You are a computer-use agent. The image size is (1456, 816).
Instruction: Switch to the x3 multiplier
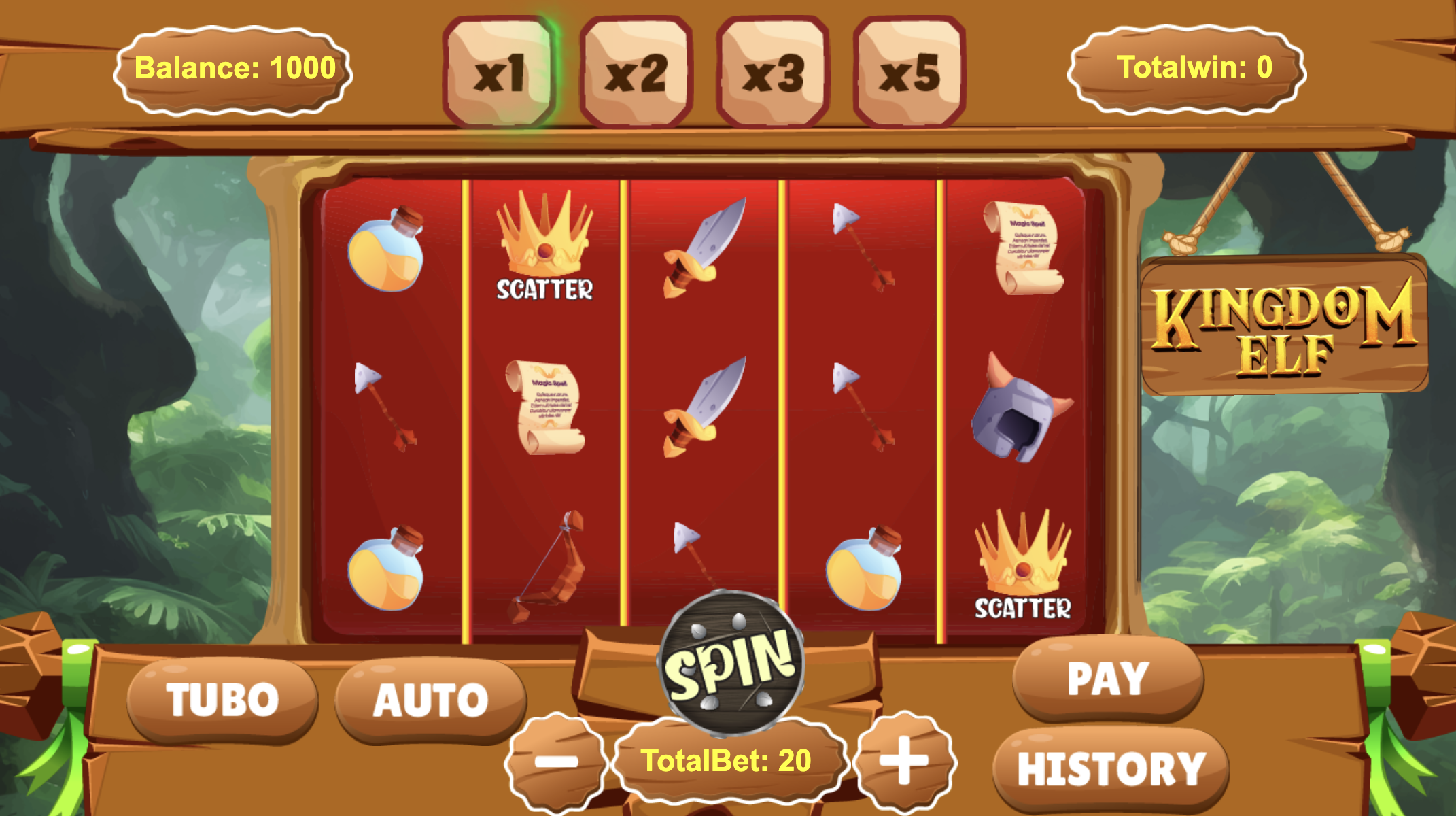773,72
